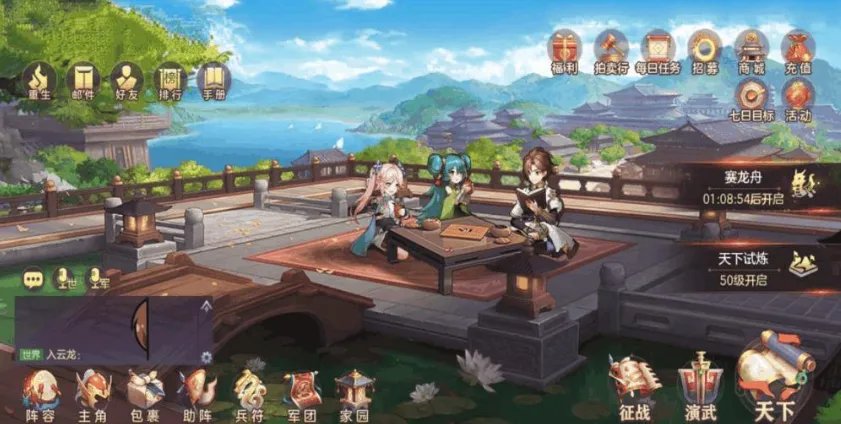Open the 阵容 lineup menu

[41, 392]
